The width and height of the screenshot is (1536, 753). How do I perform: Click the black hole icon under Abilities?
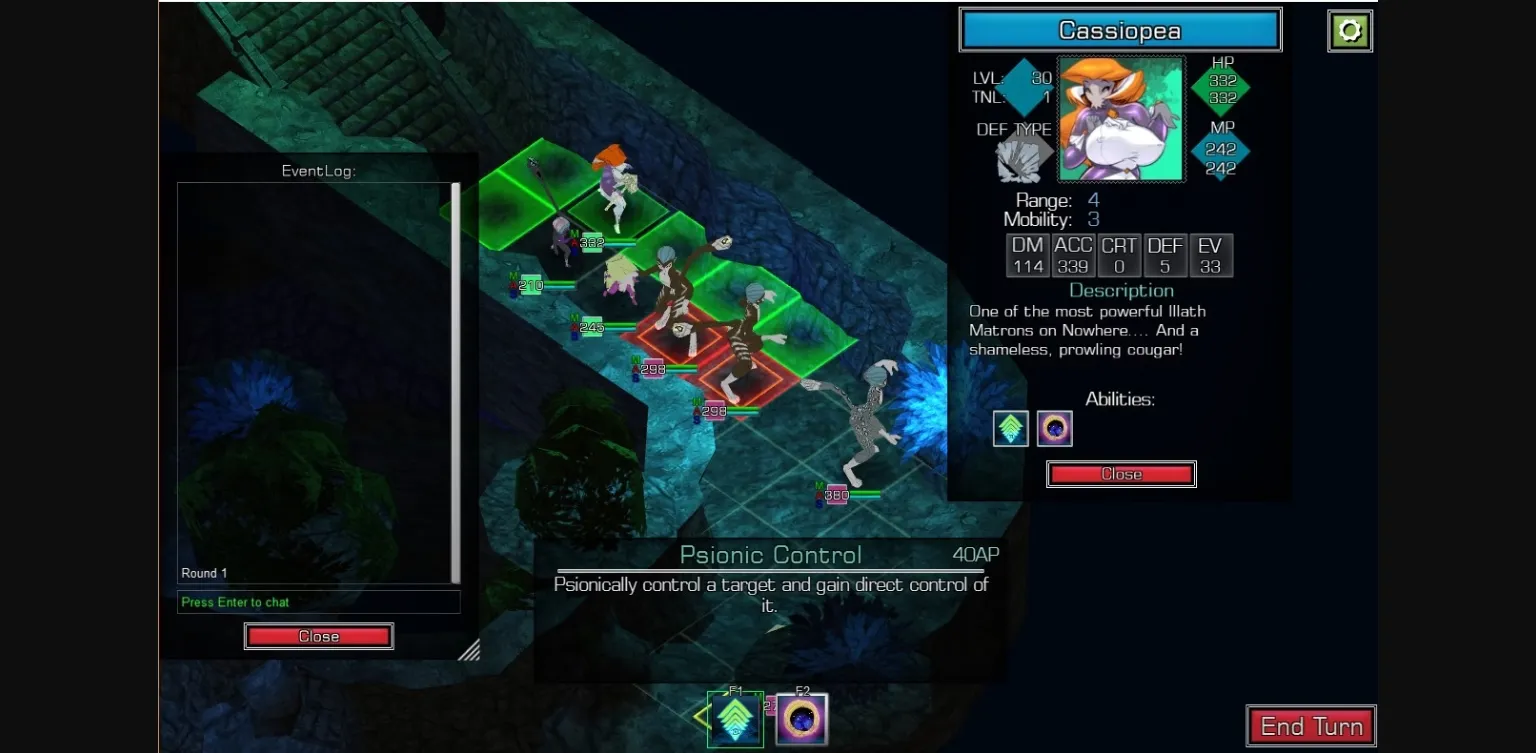(x=1056, y=428)
